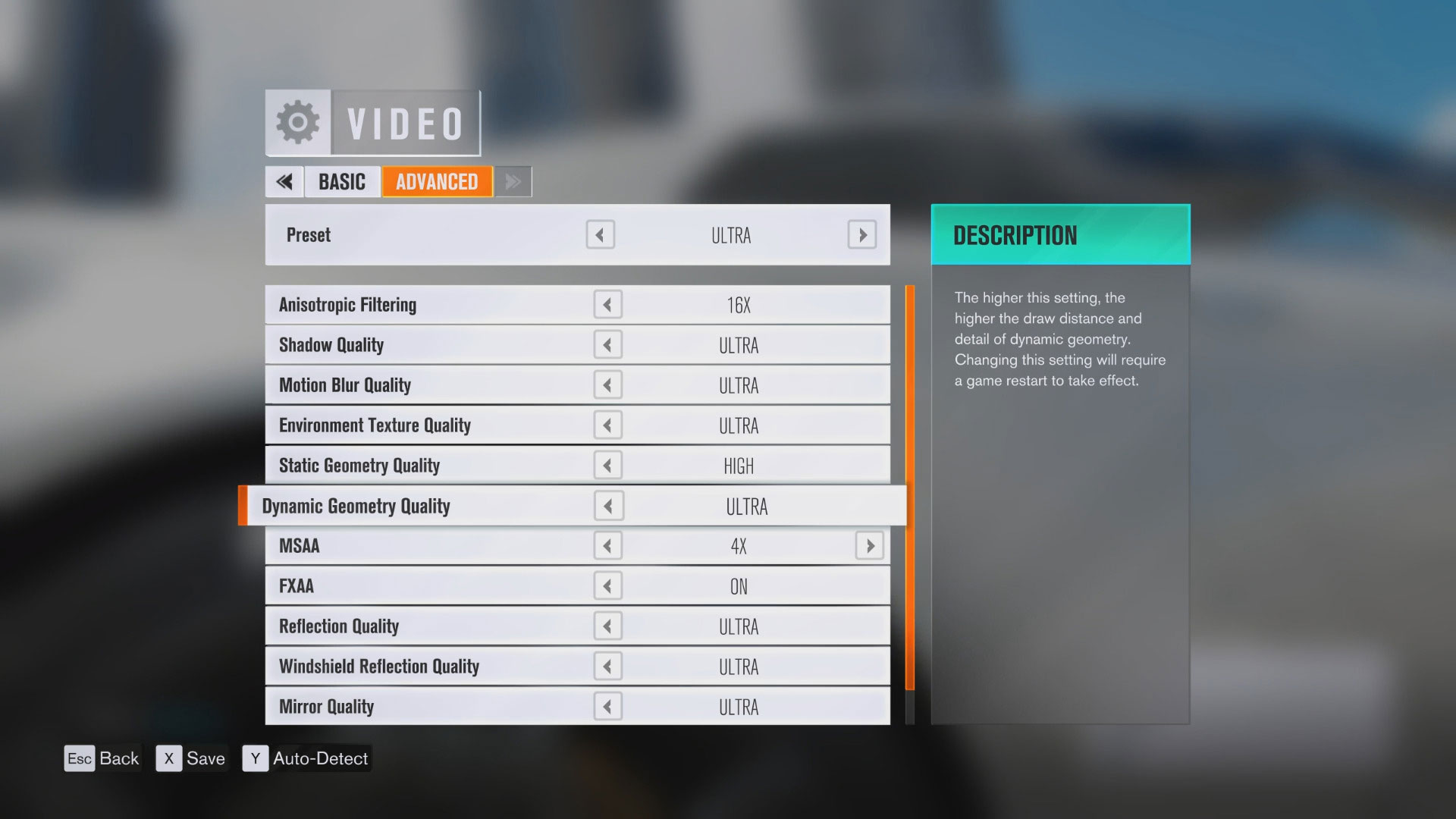
Task: Click the double-right arrow after ADVANCED tab
Action: (512, 182)
